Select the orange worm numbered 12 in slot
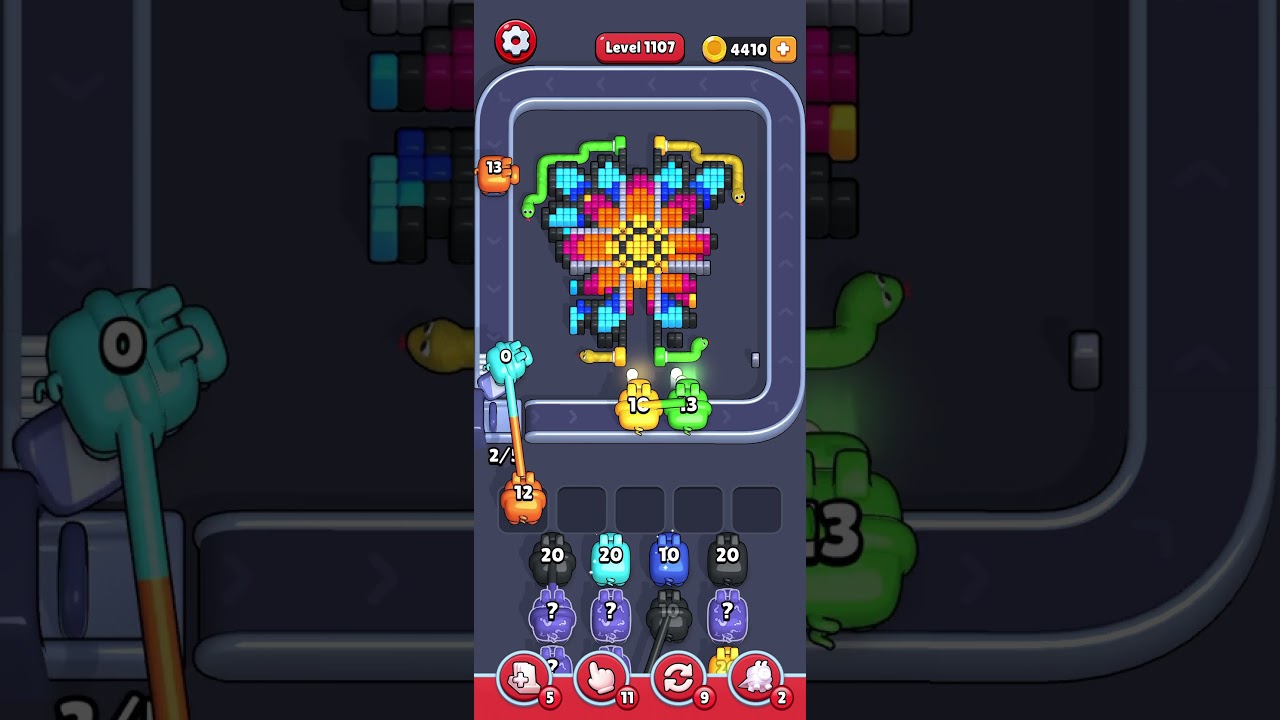This screenshot has height=720, width=1280. (521, 497)
